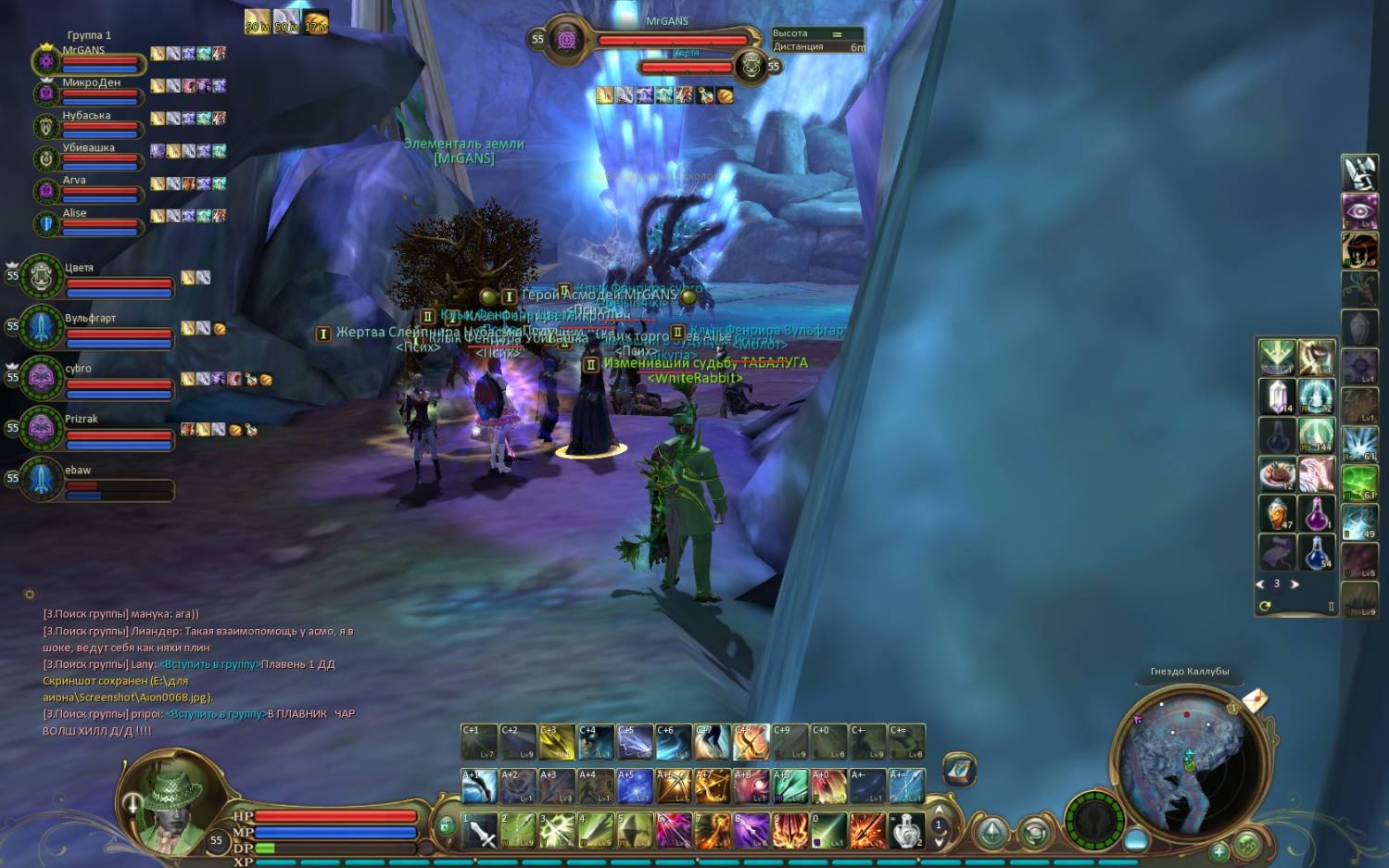Use the white potion in the = slot
Viewport: 1389px width, 868px height.
[x=906, y=831]
